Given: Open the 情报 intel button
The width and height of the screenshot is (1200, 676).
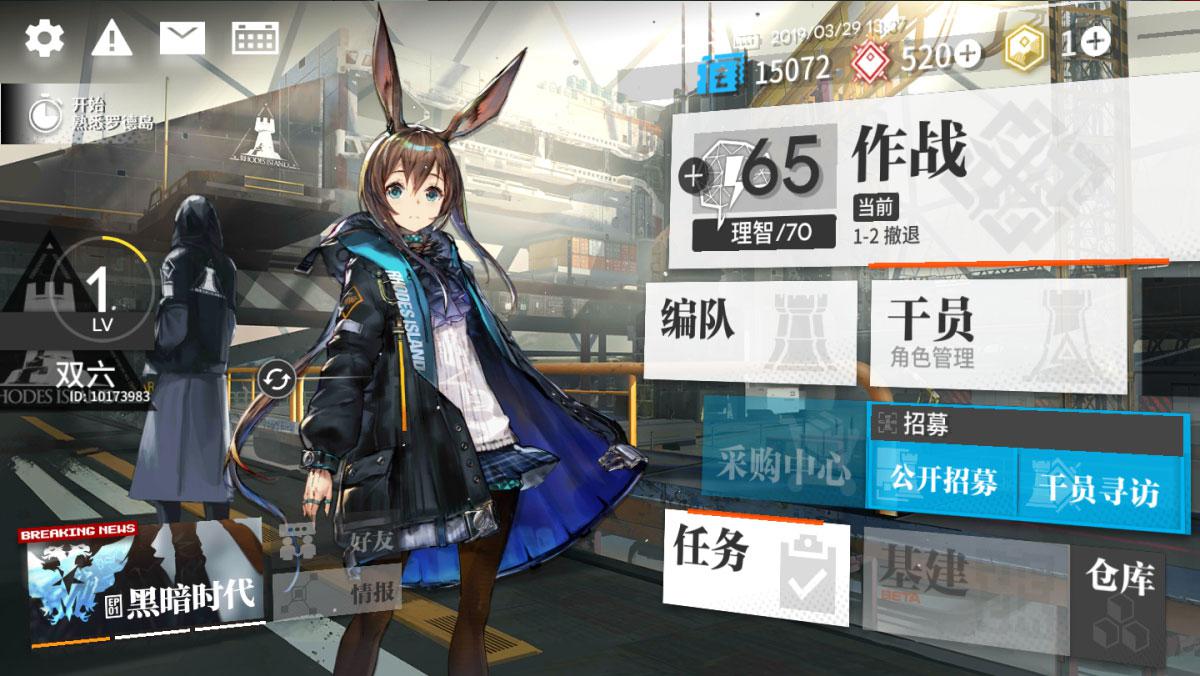Looking at the screenshot, I should pos(345,594).
